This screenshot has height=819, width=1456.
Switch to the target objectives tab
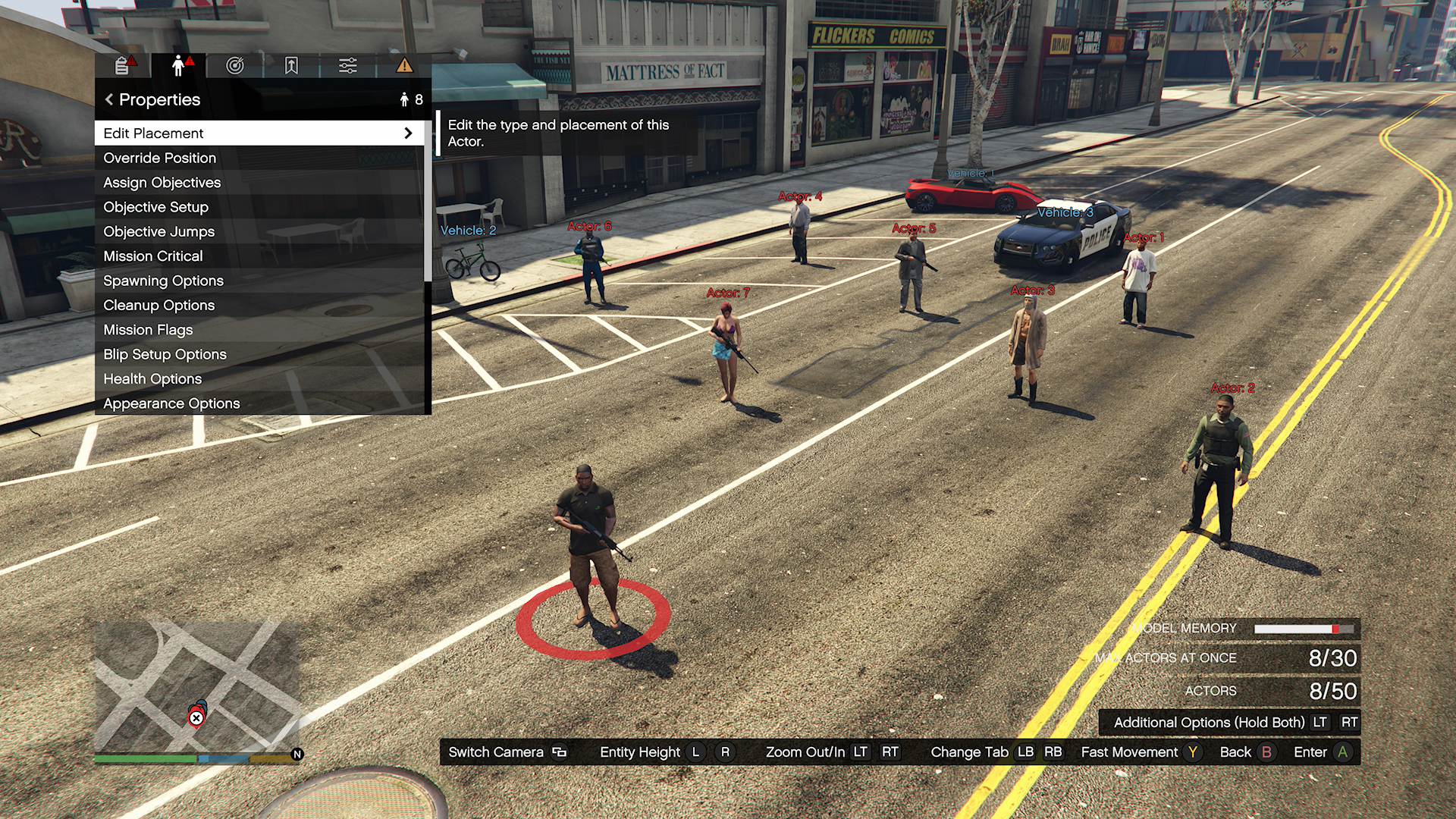(x=235, y=66)
